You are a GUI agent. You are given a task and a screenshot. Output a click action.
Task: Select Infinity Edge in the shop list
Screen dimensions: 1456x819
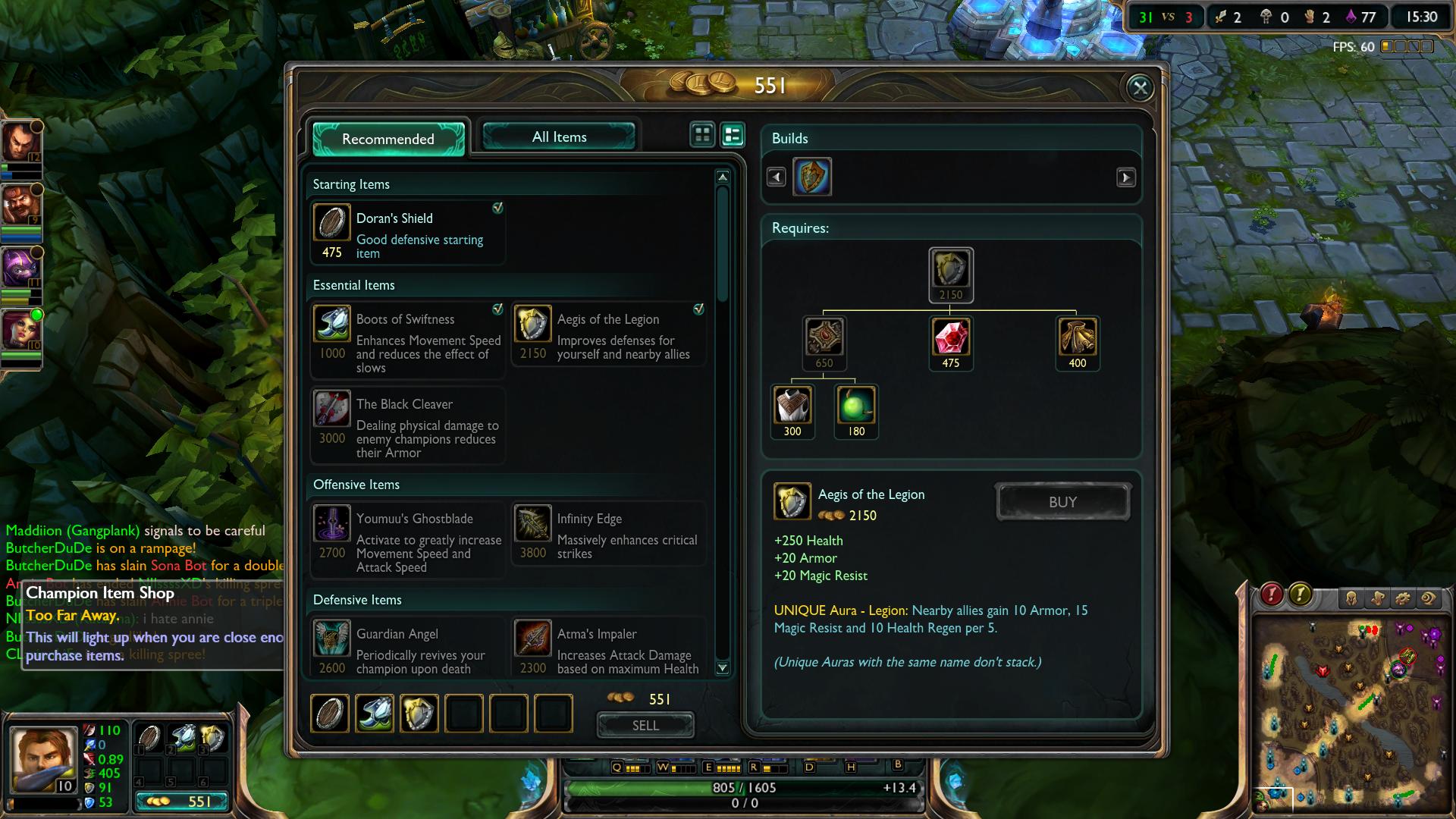point(609,534)
